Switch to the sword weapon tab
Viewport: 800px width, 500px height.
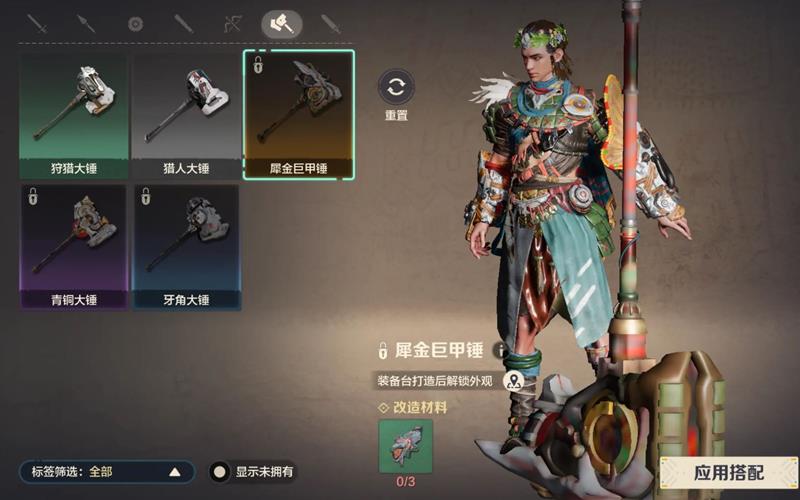pyautogui.click(x=38, y=24)
